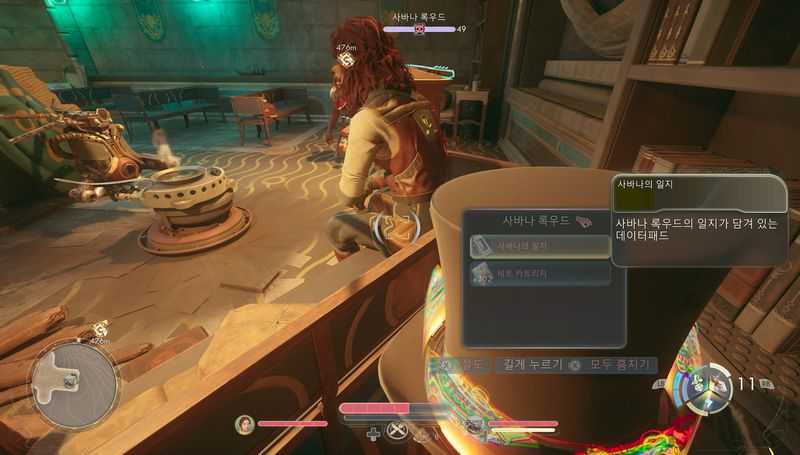This screenshot has width=800, height=455.
Task: Click the 모두 훔치기 (steal all) option
Action: [614, 365]
